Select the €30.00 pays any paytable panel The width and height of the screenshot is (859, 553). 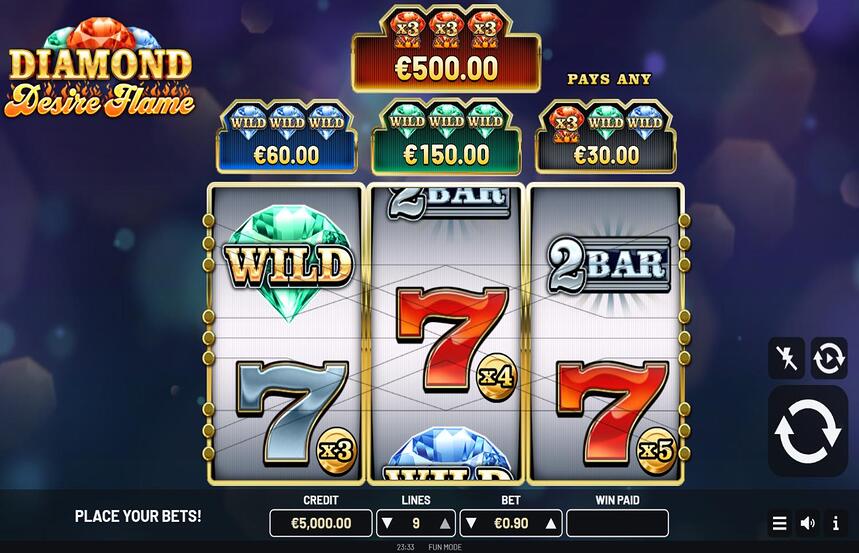pos(606,137)
